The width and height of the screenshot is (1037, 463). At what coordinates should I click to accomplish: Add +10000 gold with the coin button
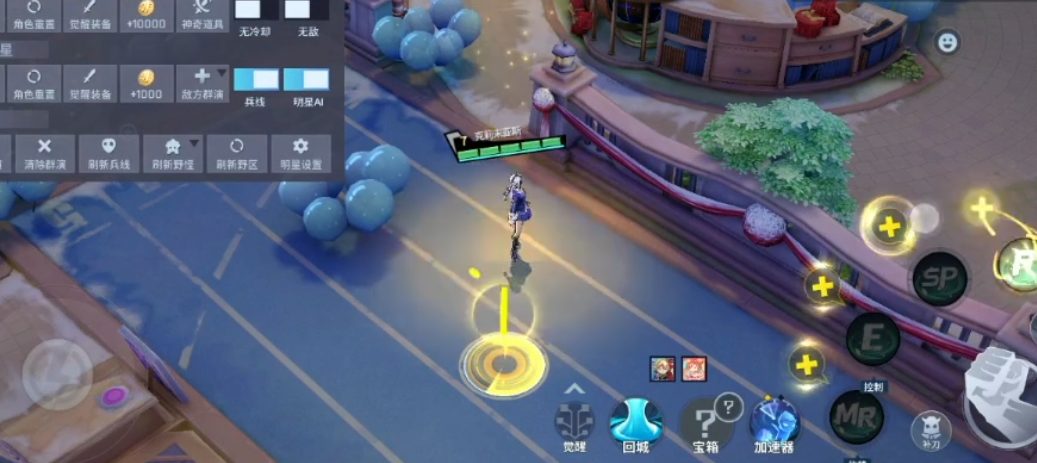pyautogui.click(x=146, y=14)
